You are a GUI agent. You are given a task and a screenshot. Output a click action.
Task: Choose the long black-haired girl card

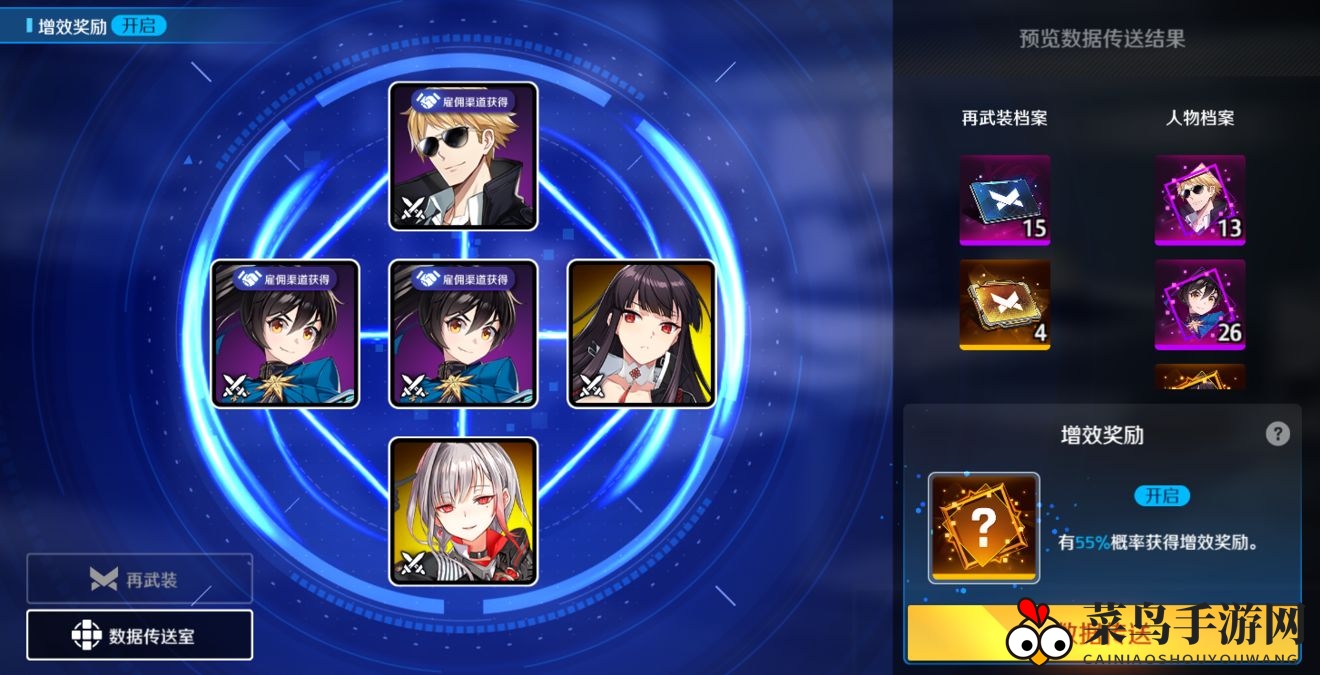pyautogui.click(x=641, y=334)
